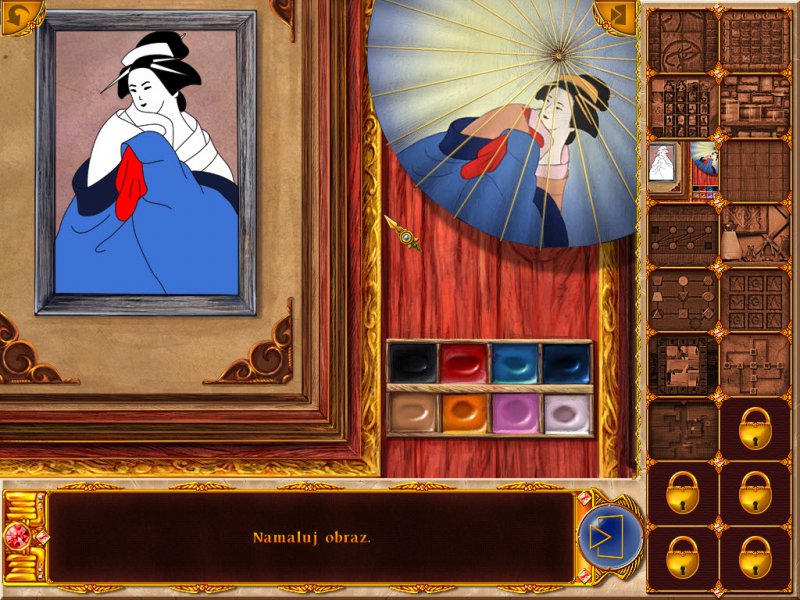
Task: Select the small figurines grid puzzle thumbnail
Action: point(683,103)
